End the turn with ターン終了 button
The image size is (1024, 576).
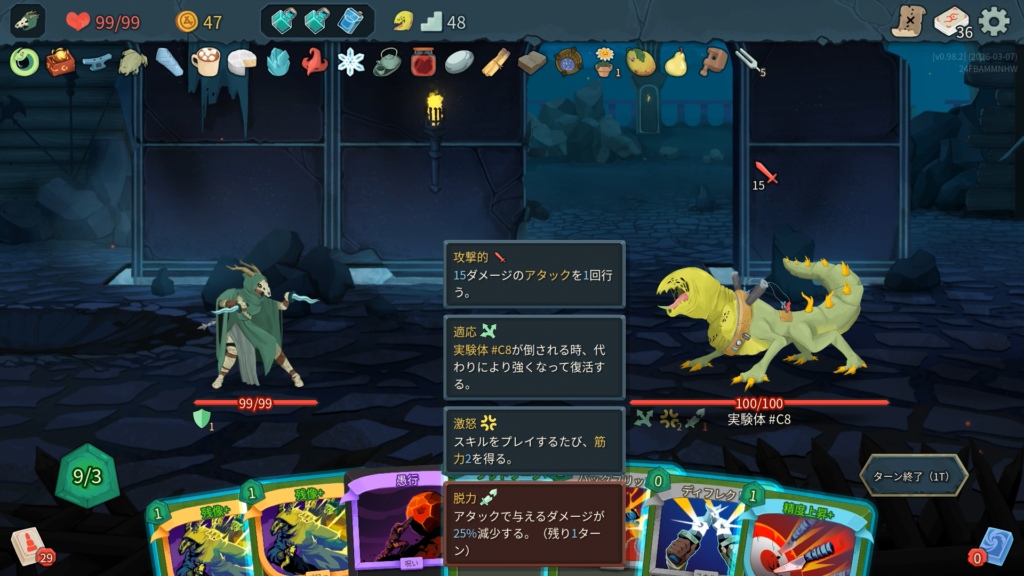pos(913,476)
